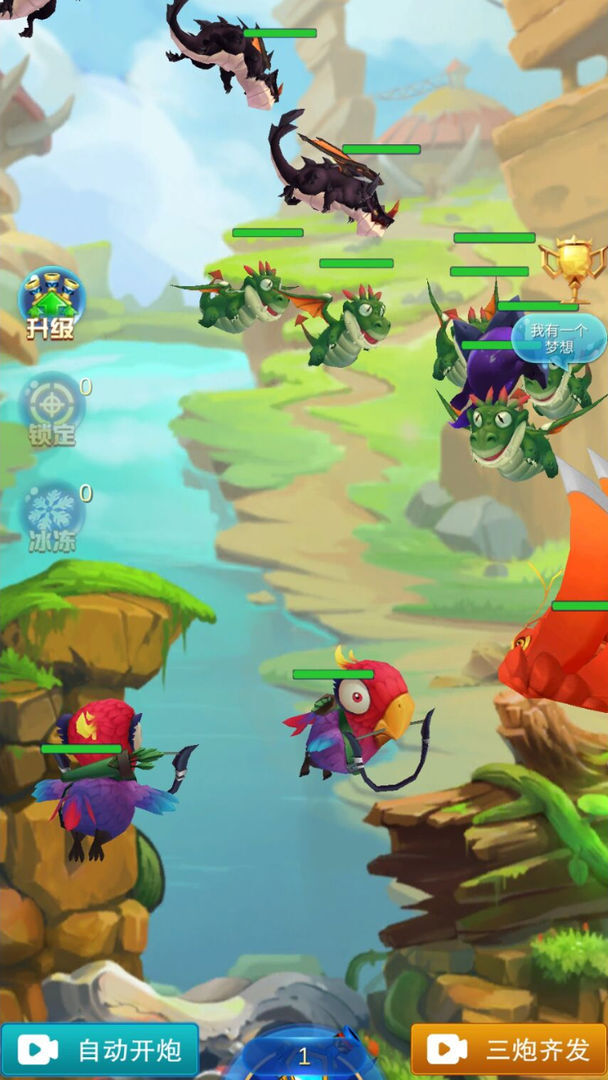Activate 三炮齐发 triple cannon button
Image resolution: width=608 pixels, height=1080 pixels.
click(508, 1050)
